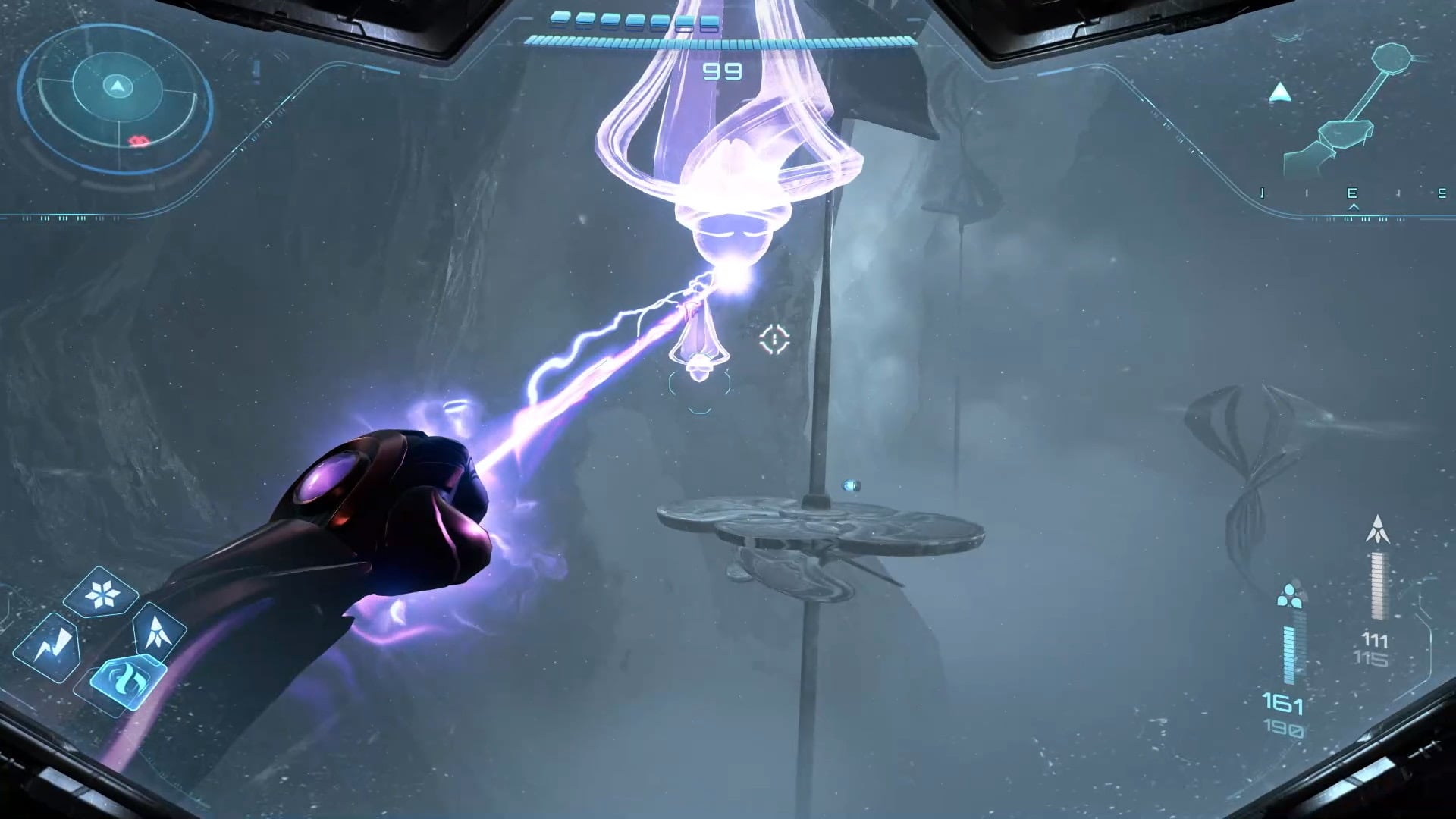Image resolution: width=1456 pixels, height=819 pixels.
Task: Click the missile ammo arrow icon above counter 111
Action: point(1379,528)
